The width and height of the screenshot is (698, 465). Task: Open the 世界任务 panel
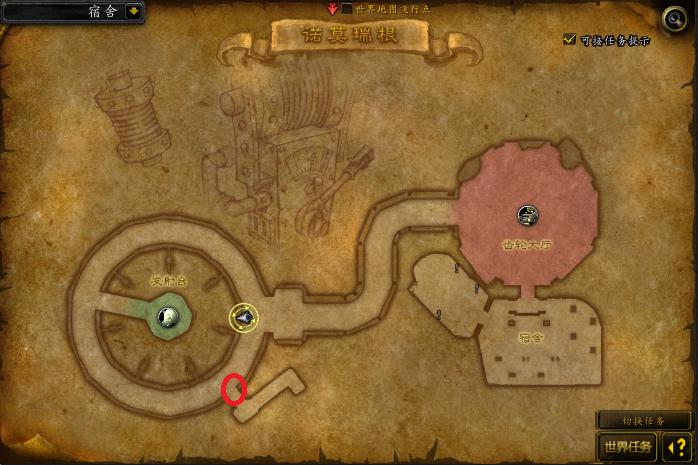coord(626,446)
